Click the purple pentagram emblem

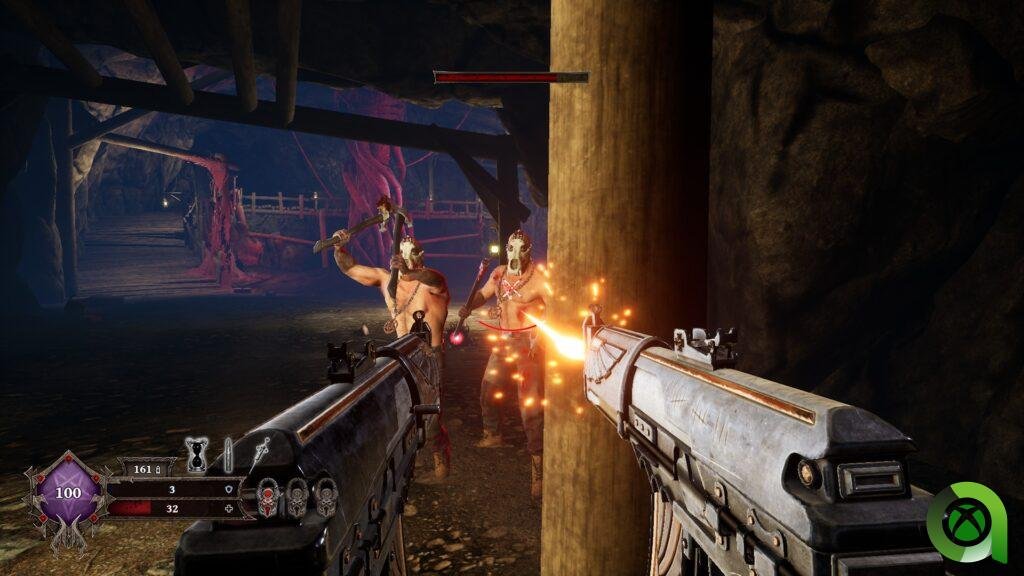click(68, 494)
